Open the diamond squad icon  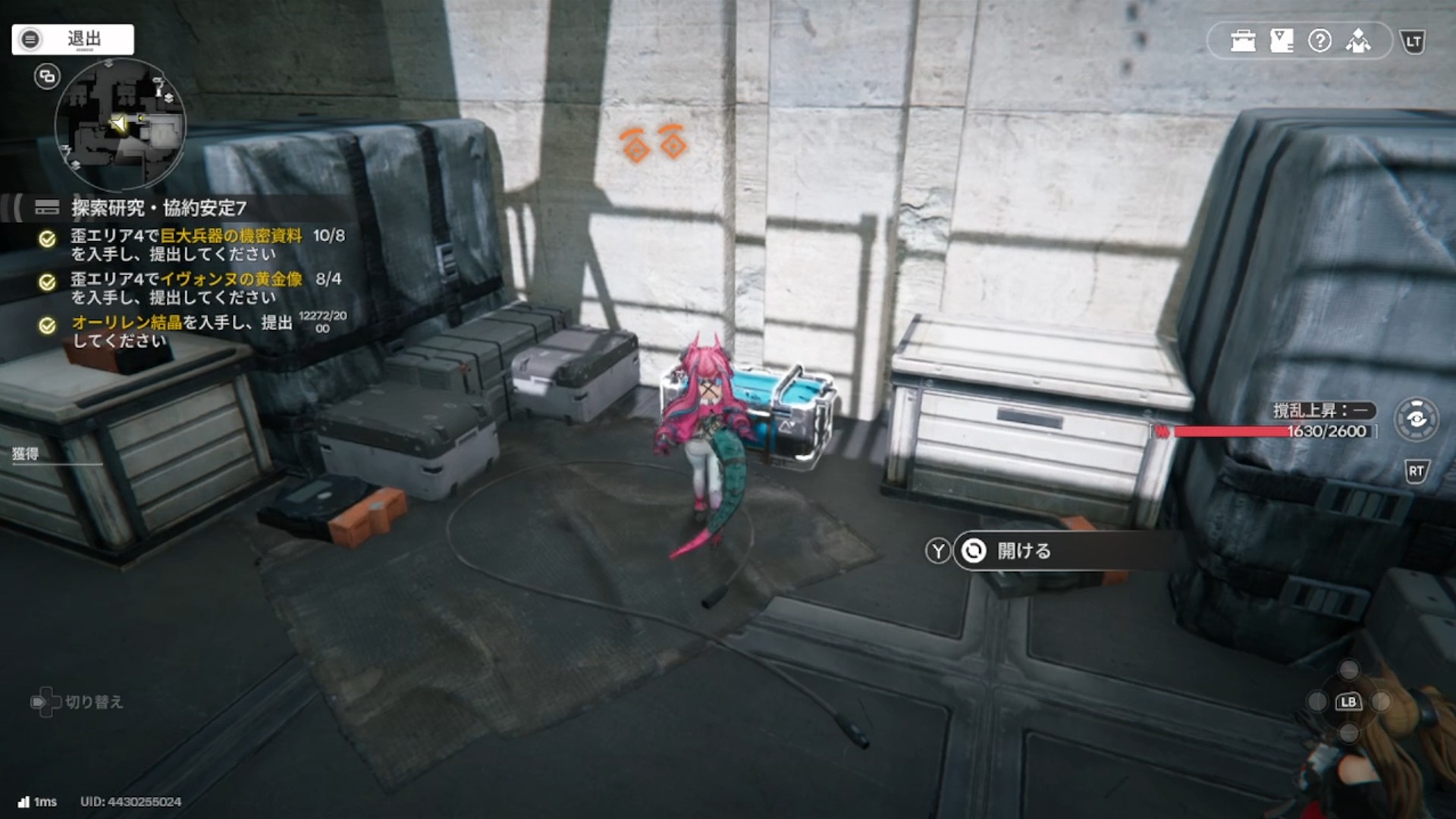tap(1358, 41)
